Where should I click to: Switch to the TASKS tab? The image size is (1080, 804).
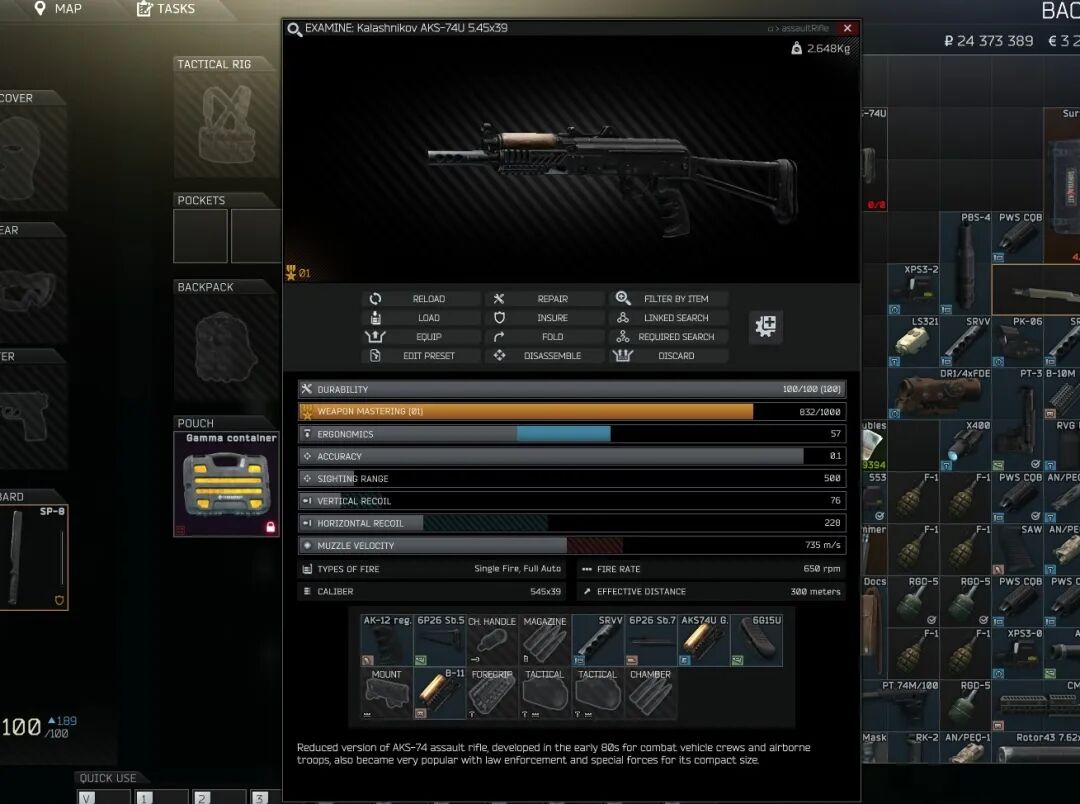coord(165,9)
